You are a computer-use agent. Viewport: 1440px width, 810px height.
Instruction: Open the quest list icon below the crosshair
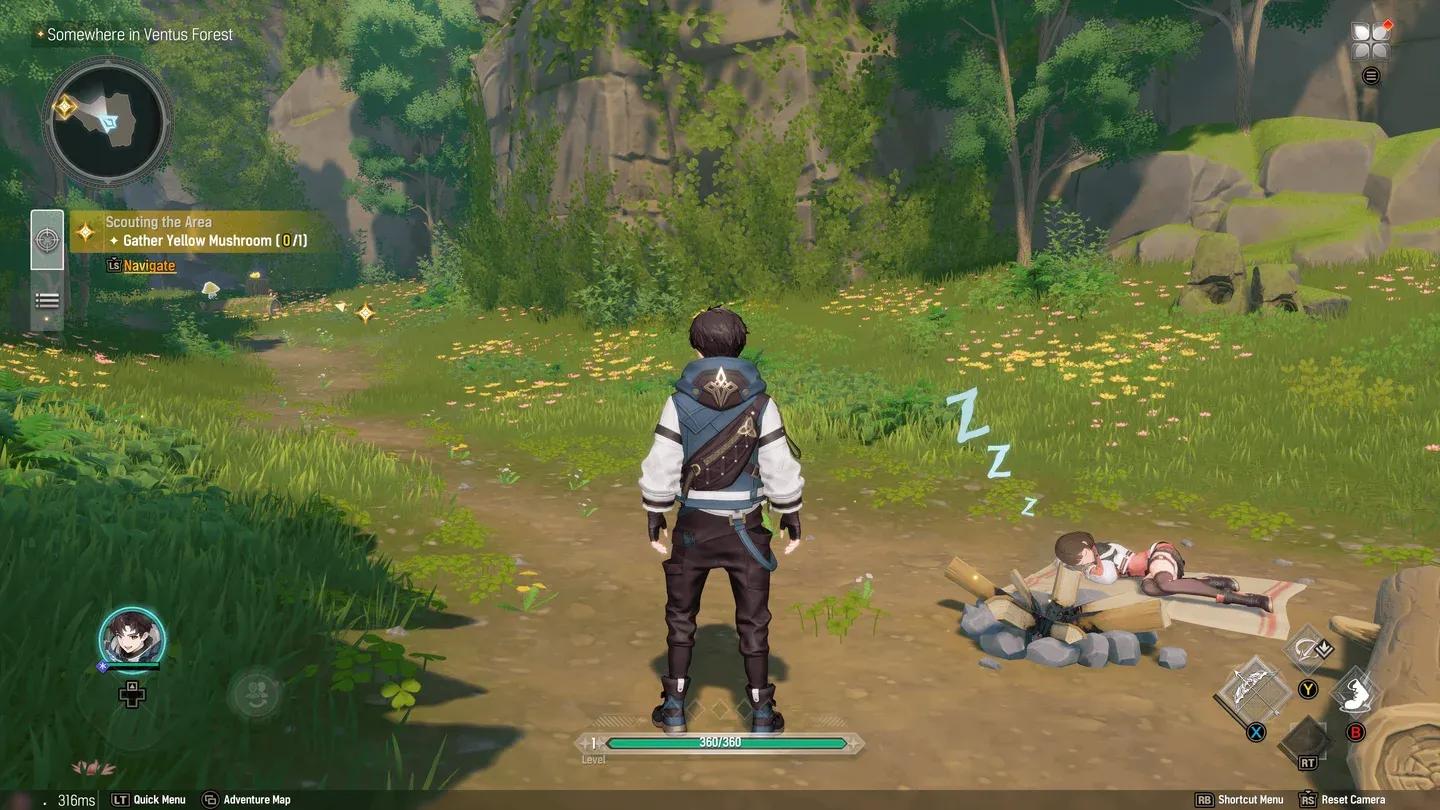coord(47,300)
